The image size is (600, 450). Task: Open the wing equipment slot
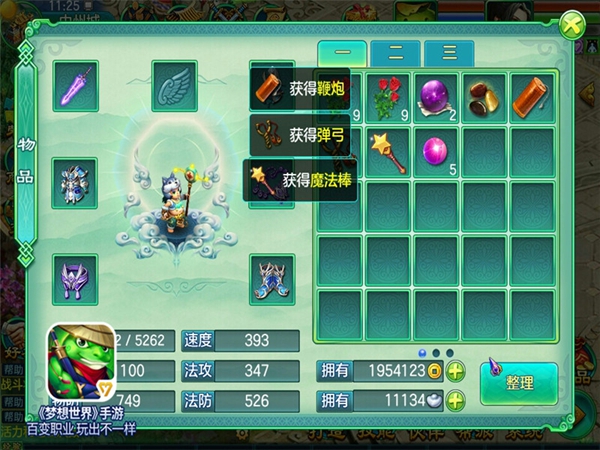tap(175, 85)
